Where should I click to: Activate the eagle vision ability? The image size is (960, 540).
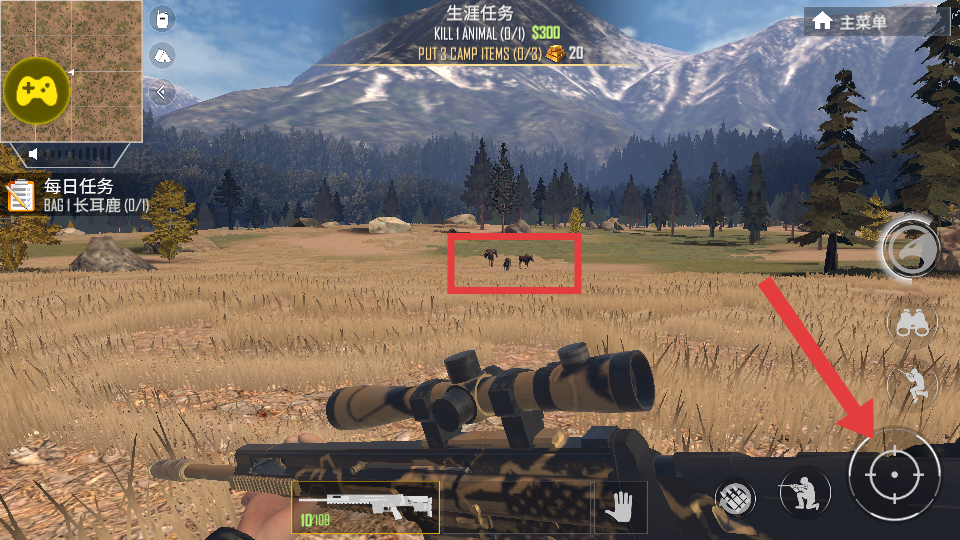[910, 246]
